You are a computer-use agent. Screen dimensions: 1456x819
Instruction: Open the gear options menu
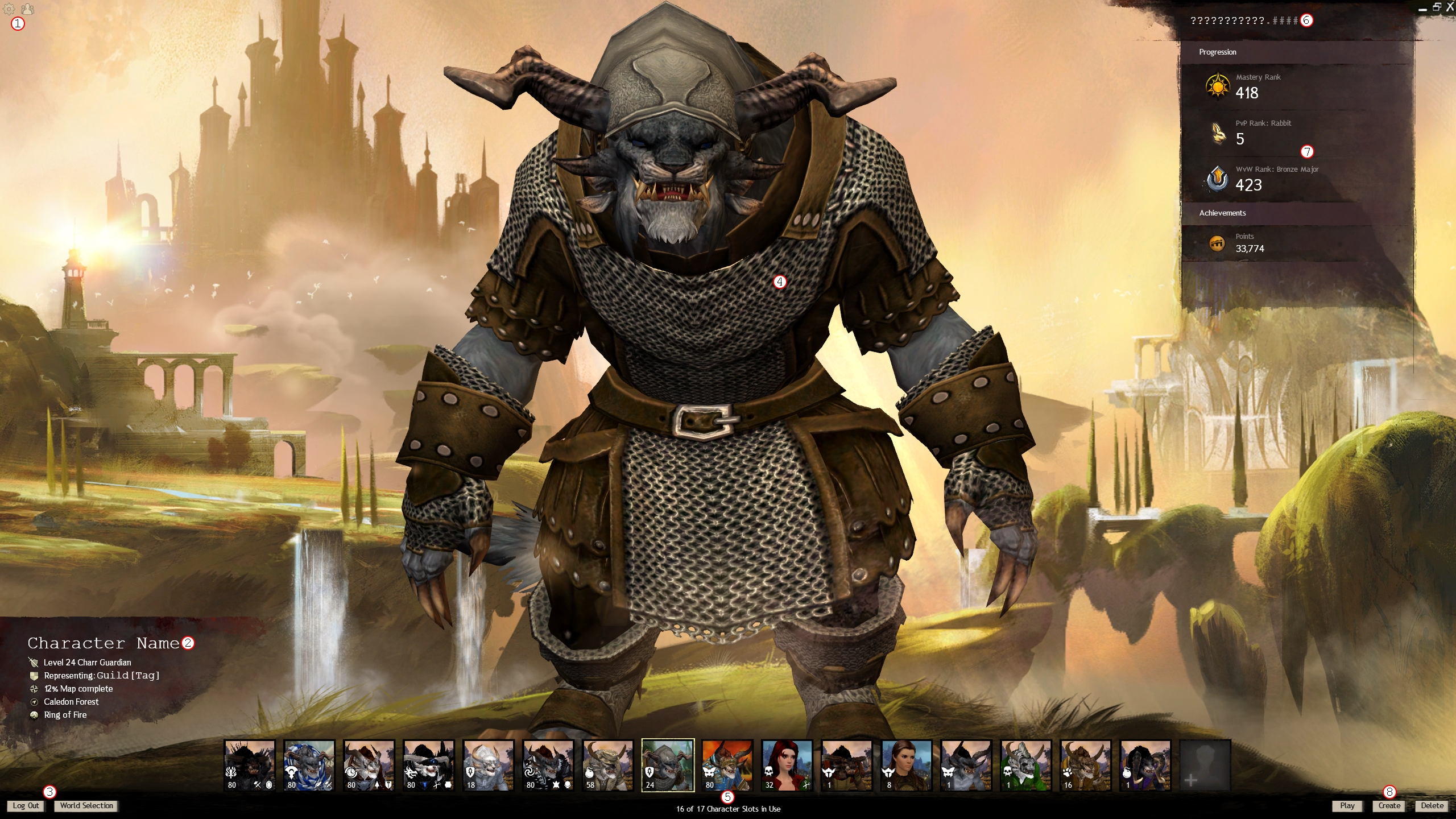point(9,9)
